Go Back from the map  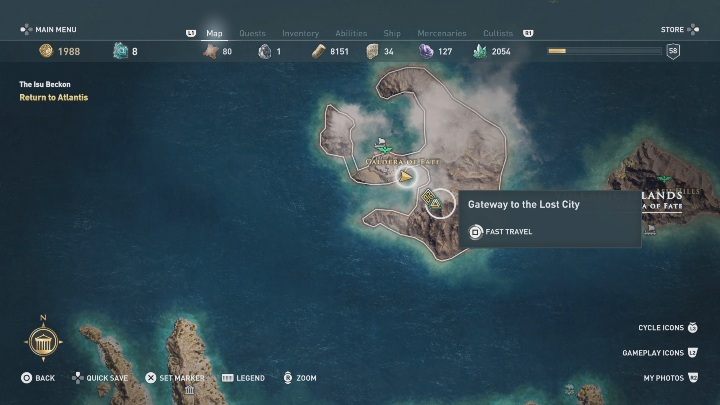point(39,379)
